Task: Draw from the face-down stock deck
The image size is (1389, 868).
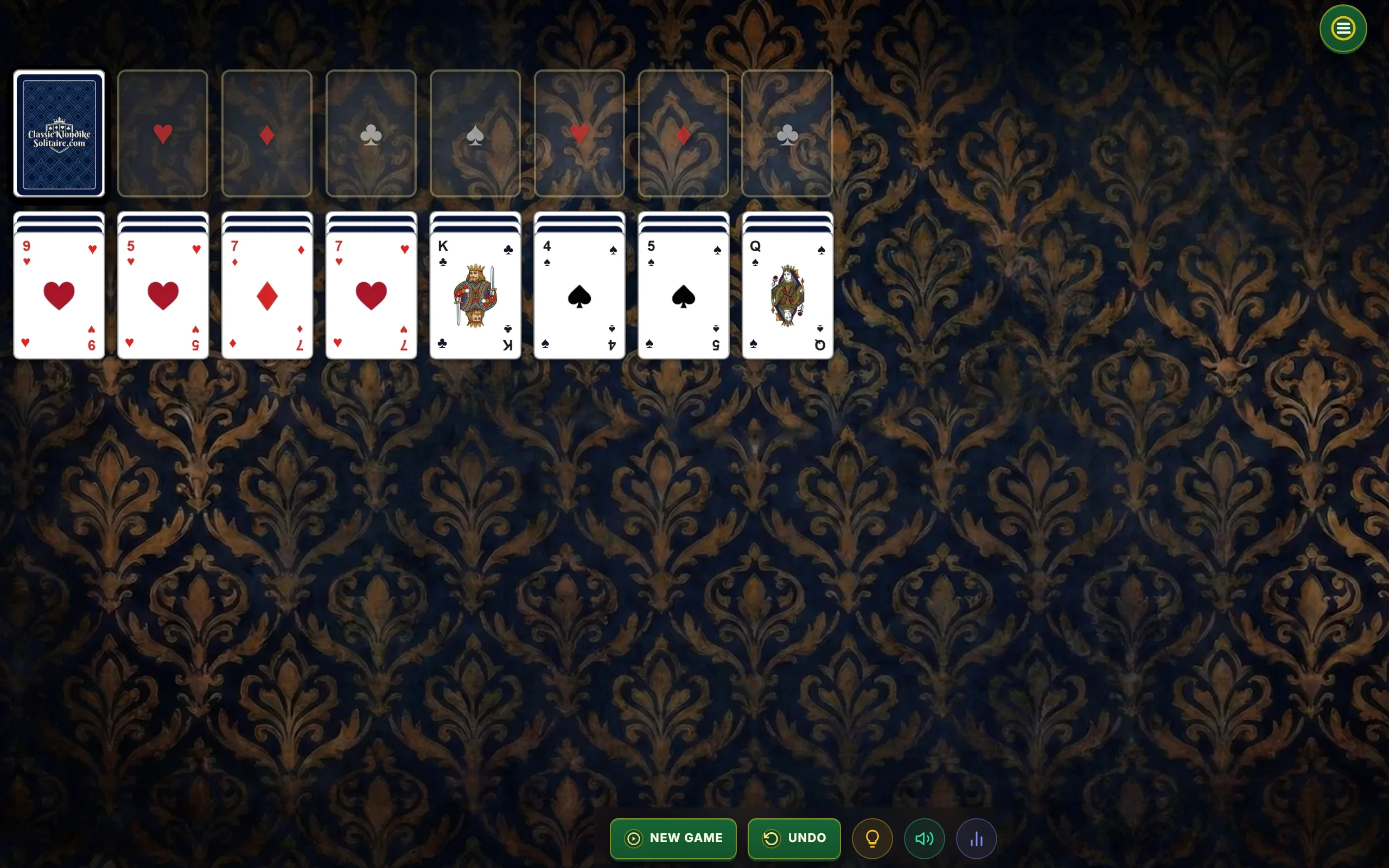Action: tap(59, 133)
